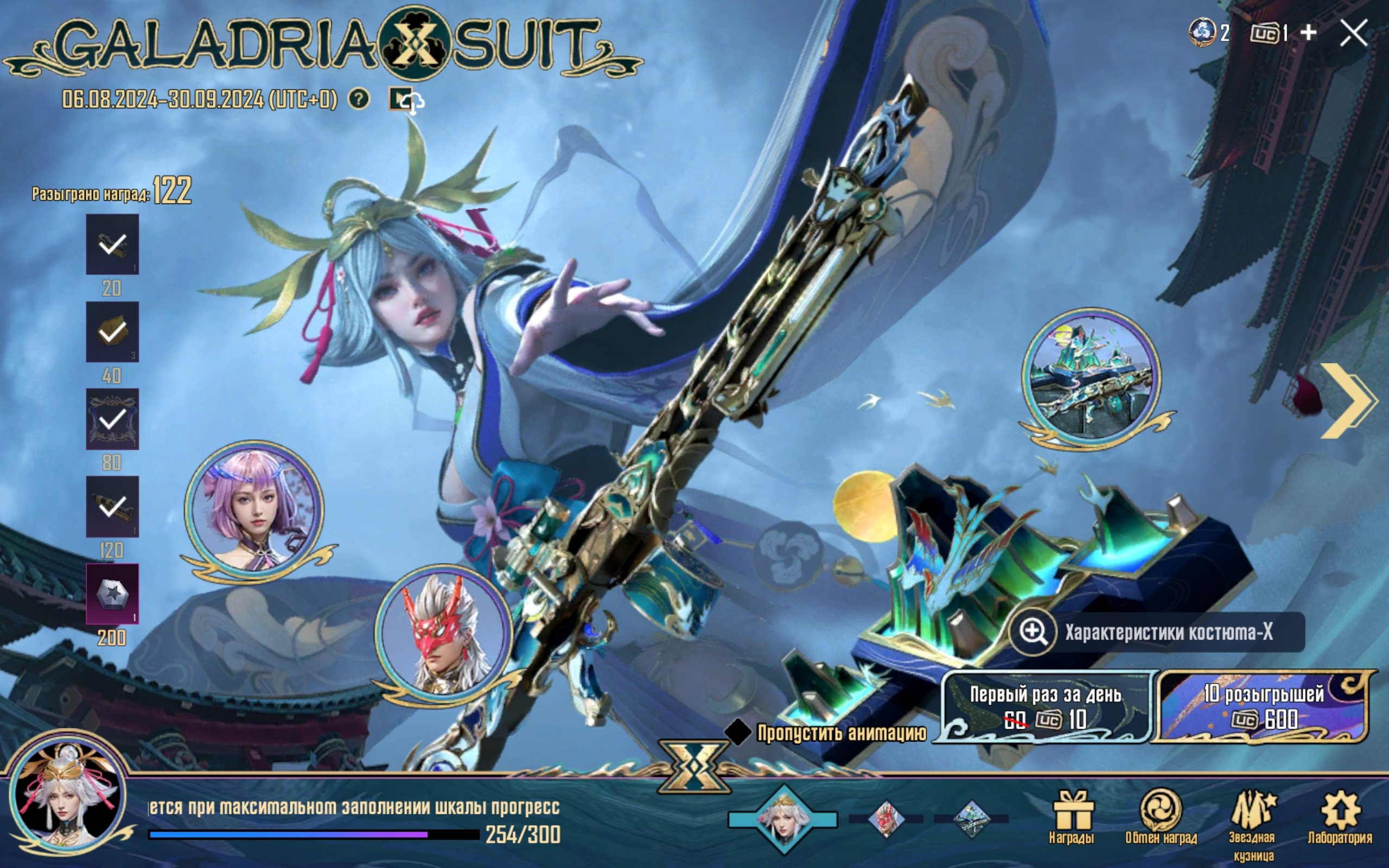Switch to the weapon display diamond tab
Viewport: 1389px width, 868px height.
(971, 819)
